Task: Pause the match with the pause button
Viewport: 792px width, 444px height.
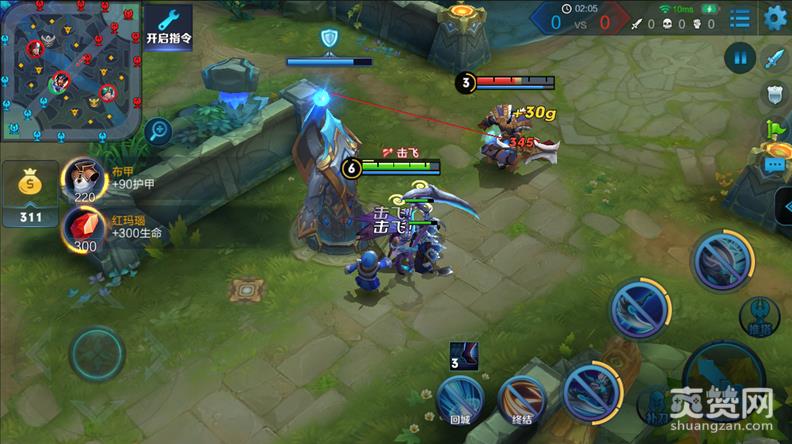Action: click(x=741, y=58)
